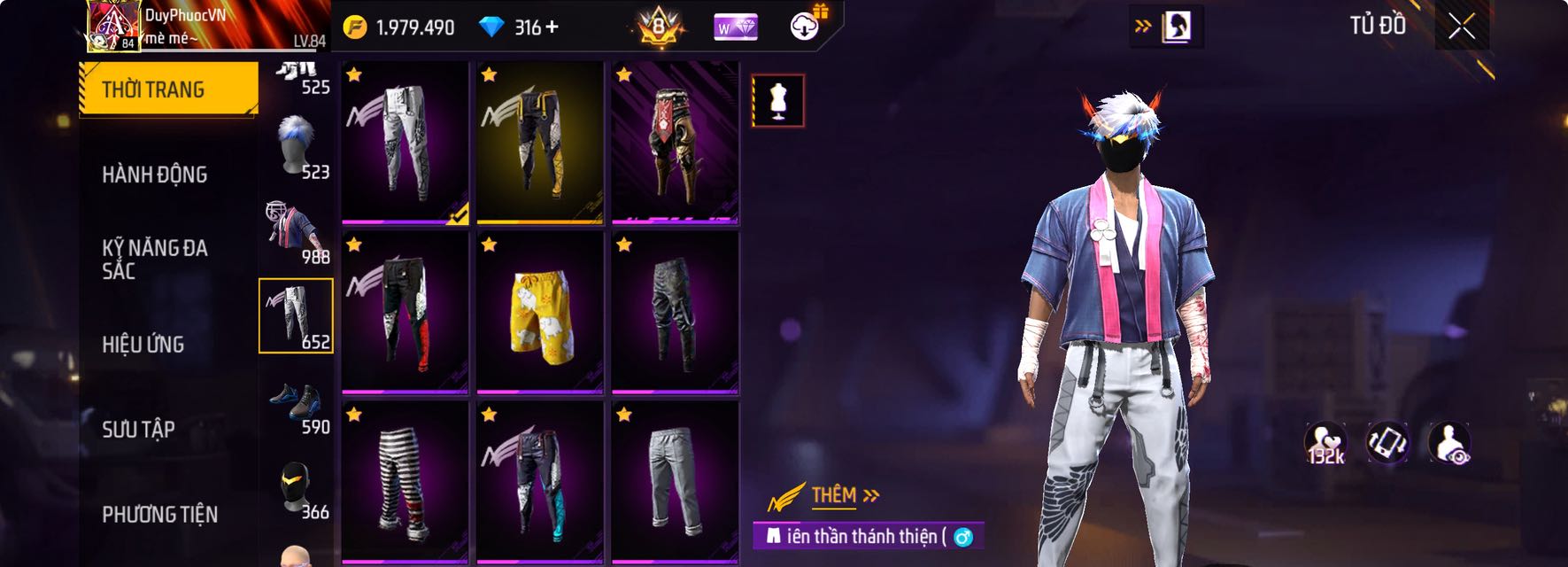Open the cloud download icon with gift

805,27
